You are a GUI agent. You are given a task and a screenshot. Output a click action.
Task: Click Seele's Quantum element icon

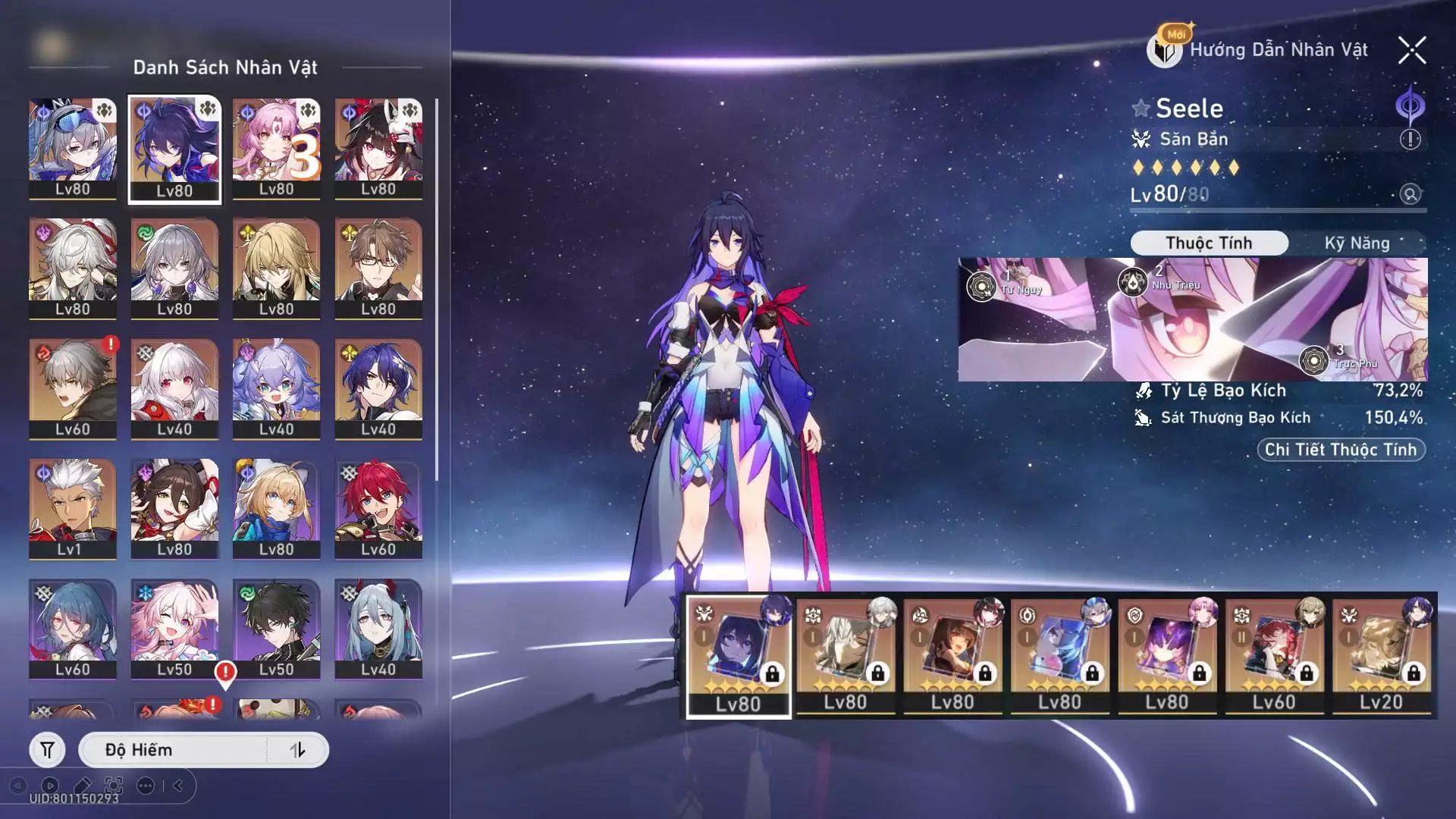coord(1410,106)
